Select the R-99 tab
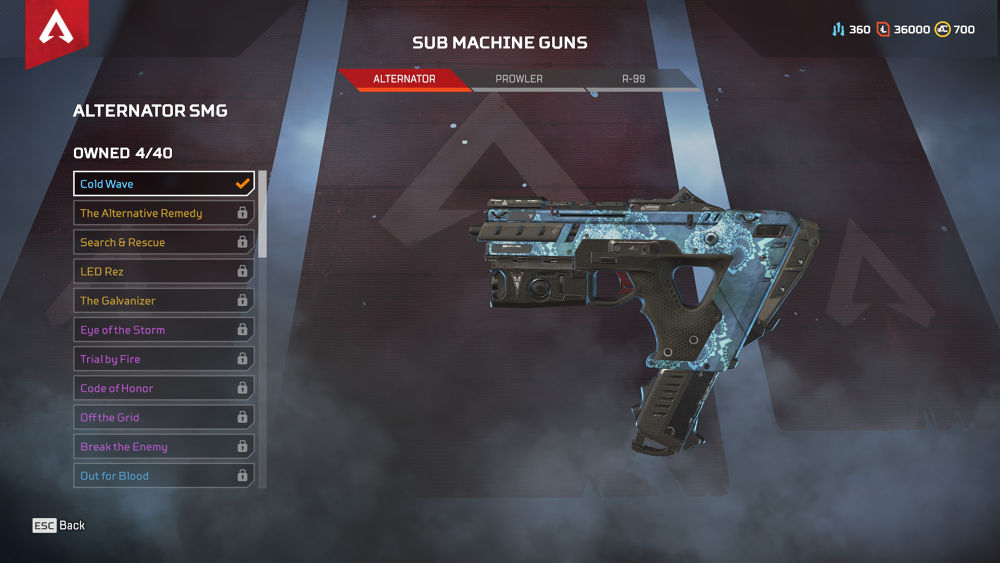The height and width of the screenshot is (563, 1000). click(x=633, y=79)
